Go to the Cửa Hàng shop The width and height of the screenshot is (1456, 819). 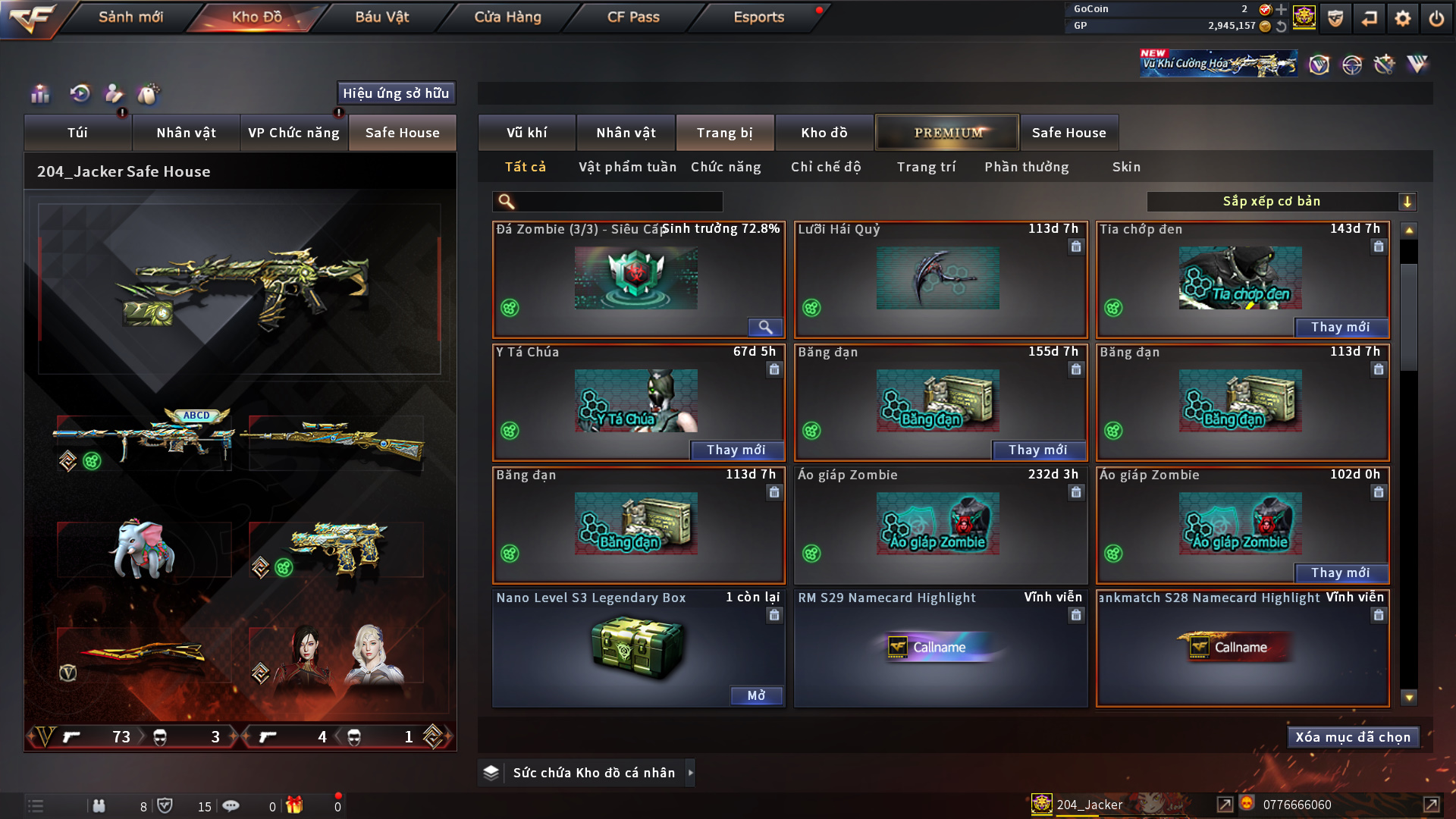(507, 17)
